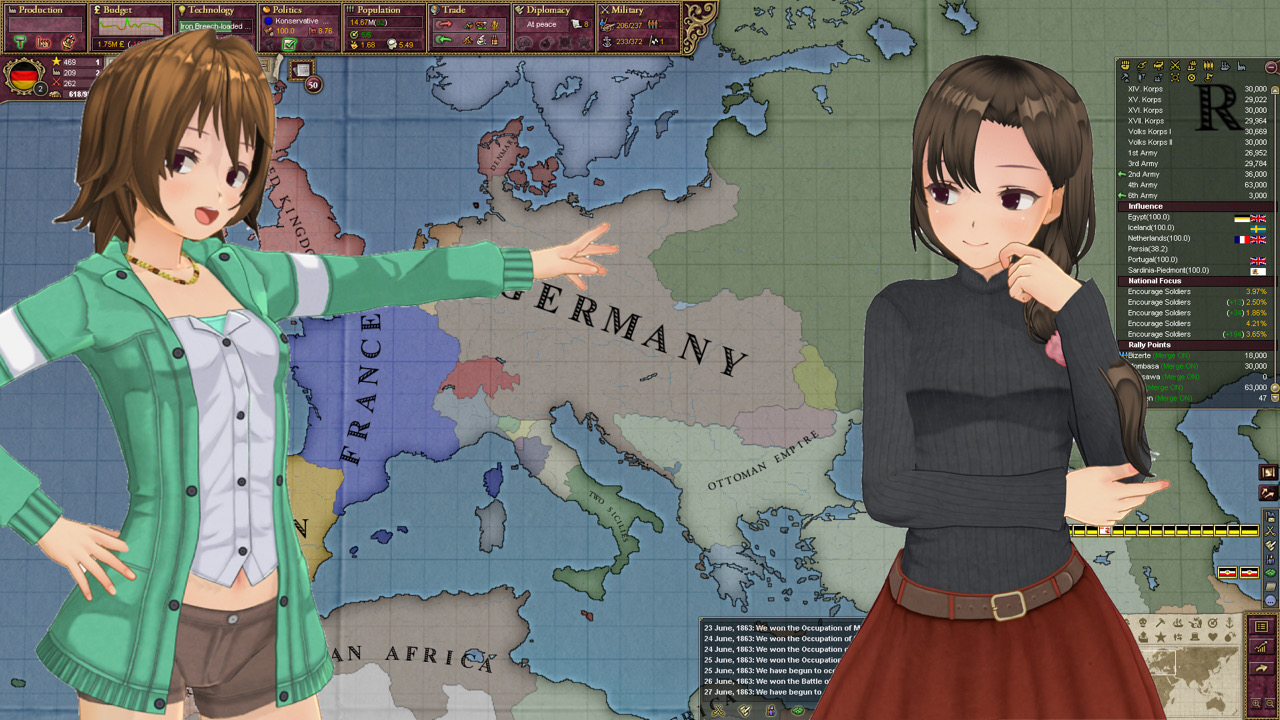Open Egypt in the Influence list
Screen dimensions: 1280x720
[x=1148, y=217]
